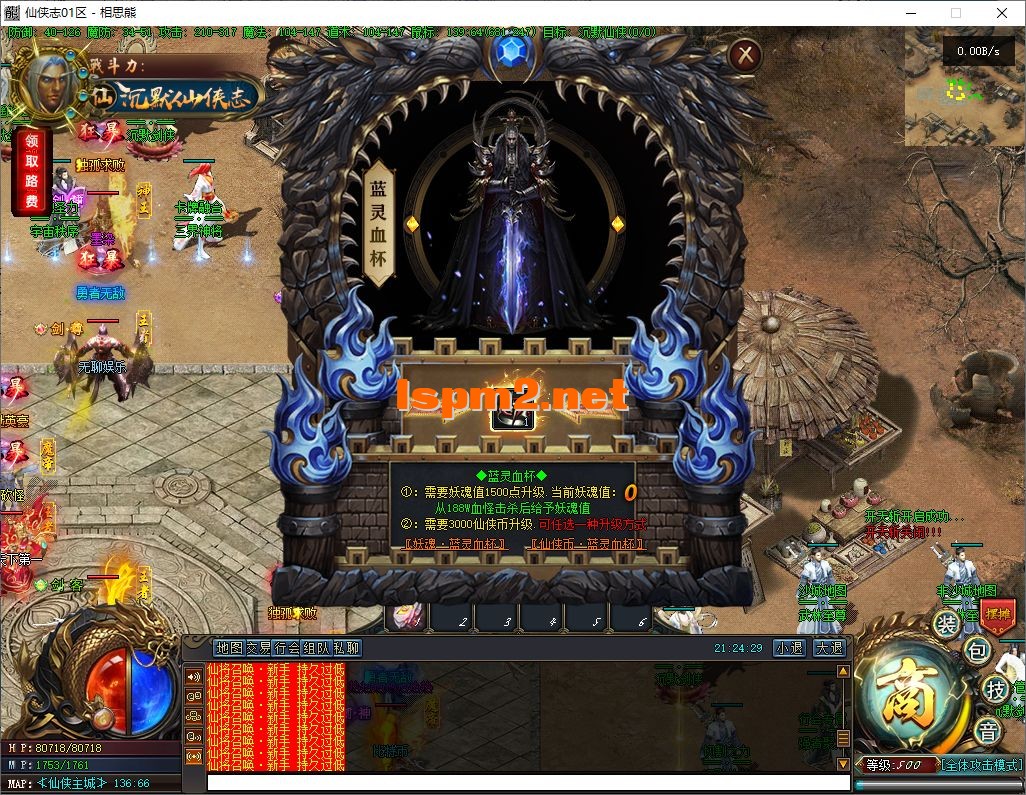The width and height of the screenshot is (1026, 795).
Task: Choose the 妖魂·蓝灵血杯 upgrade option
Action: pos(454,544)
